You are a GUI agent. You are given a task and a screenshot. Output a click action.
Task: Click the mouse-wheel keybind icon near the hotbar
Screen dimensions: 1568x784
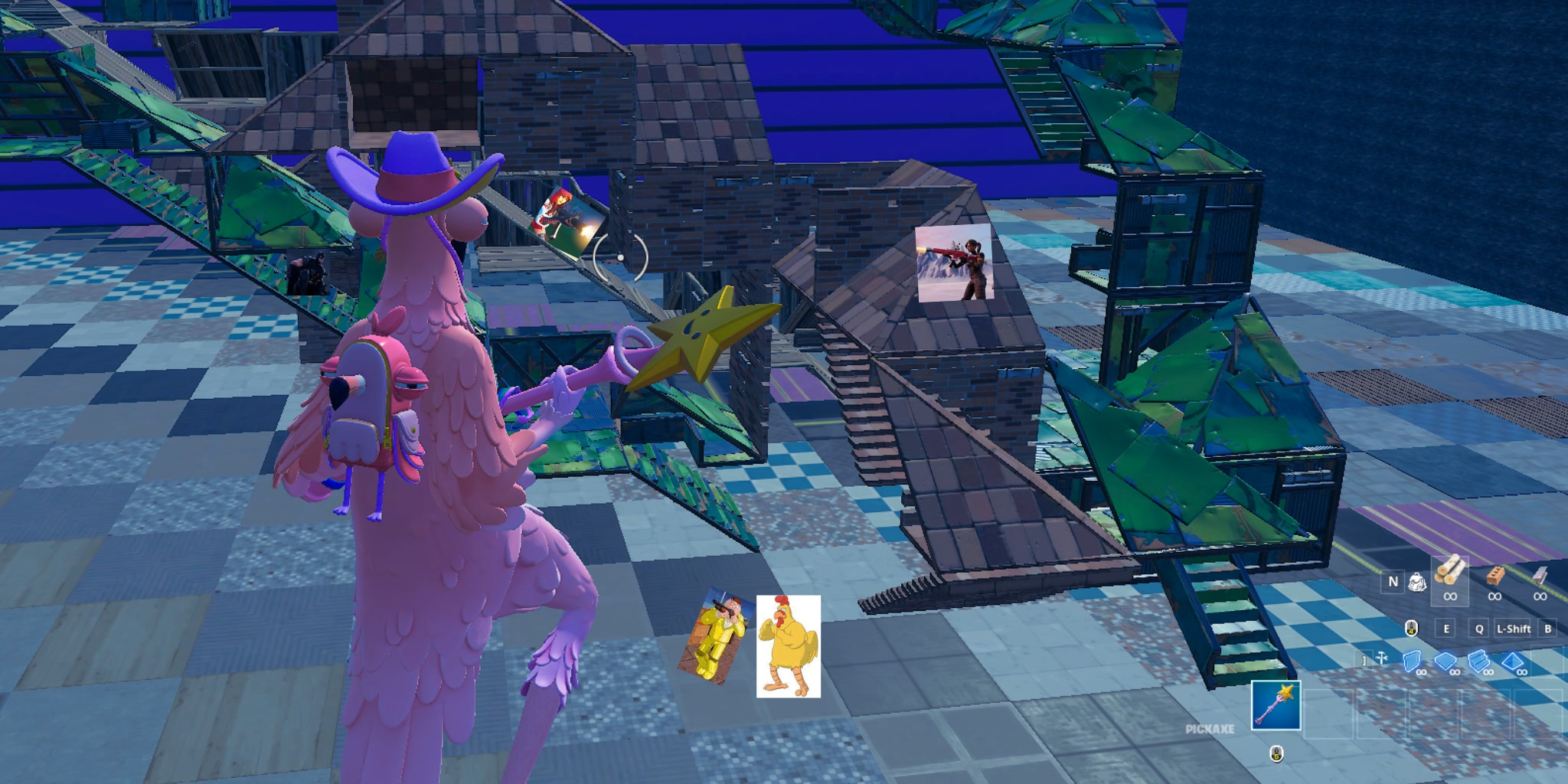pos(1411,629)
